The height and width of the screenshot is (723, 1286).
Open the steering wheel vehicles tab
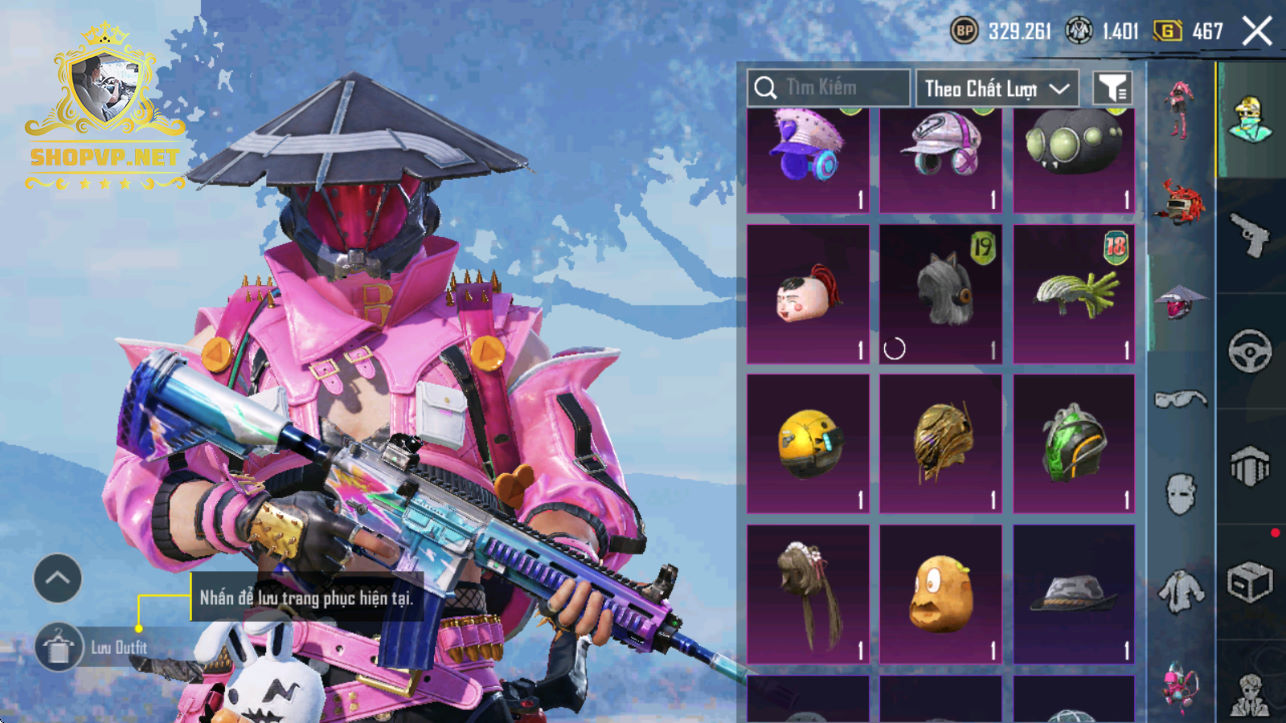(x=1250, y=351)
